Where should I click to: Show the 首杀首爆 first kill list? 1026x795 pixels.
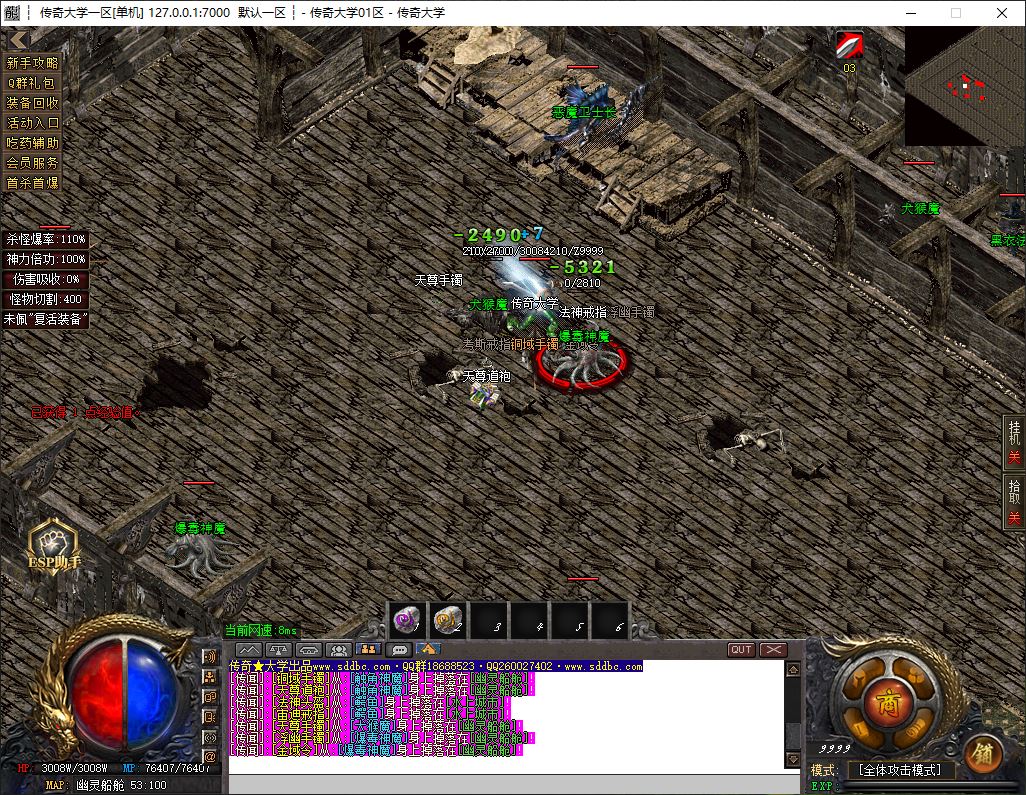click(x=33, y=183)
